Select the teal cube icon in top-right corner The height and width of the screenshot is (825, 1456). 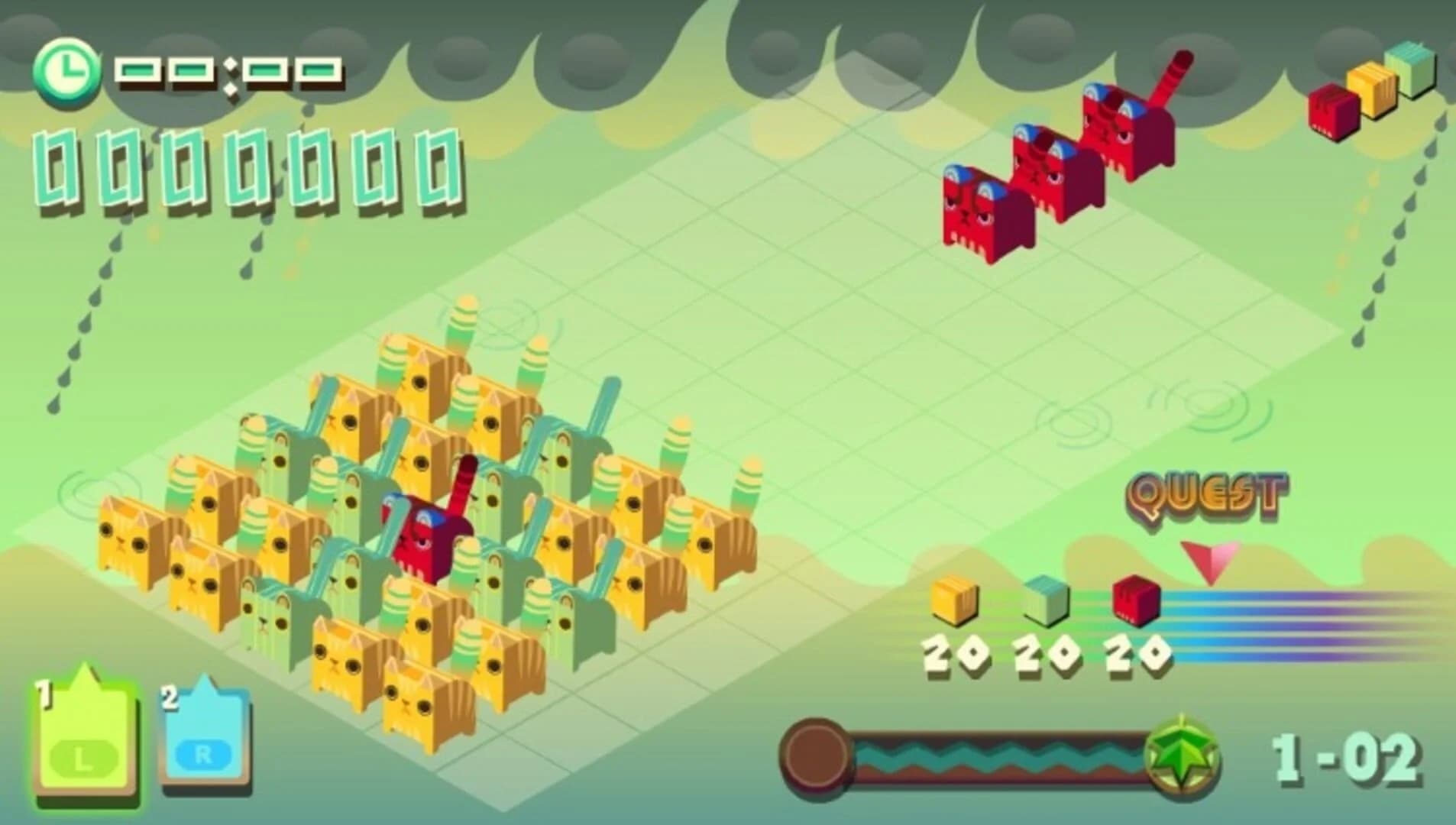pyautogui.click(x=1409, y=73)
